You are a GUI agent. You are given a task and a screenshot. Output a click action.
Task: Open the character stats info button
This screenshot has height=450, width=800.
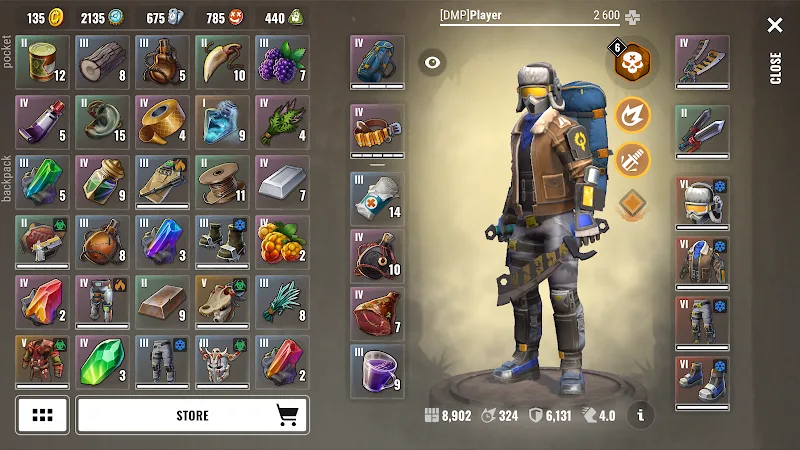pyautogui.click(x=640, y=413)
